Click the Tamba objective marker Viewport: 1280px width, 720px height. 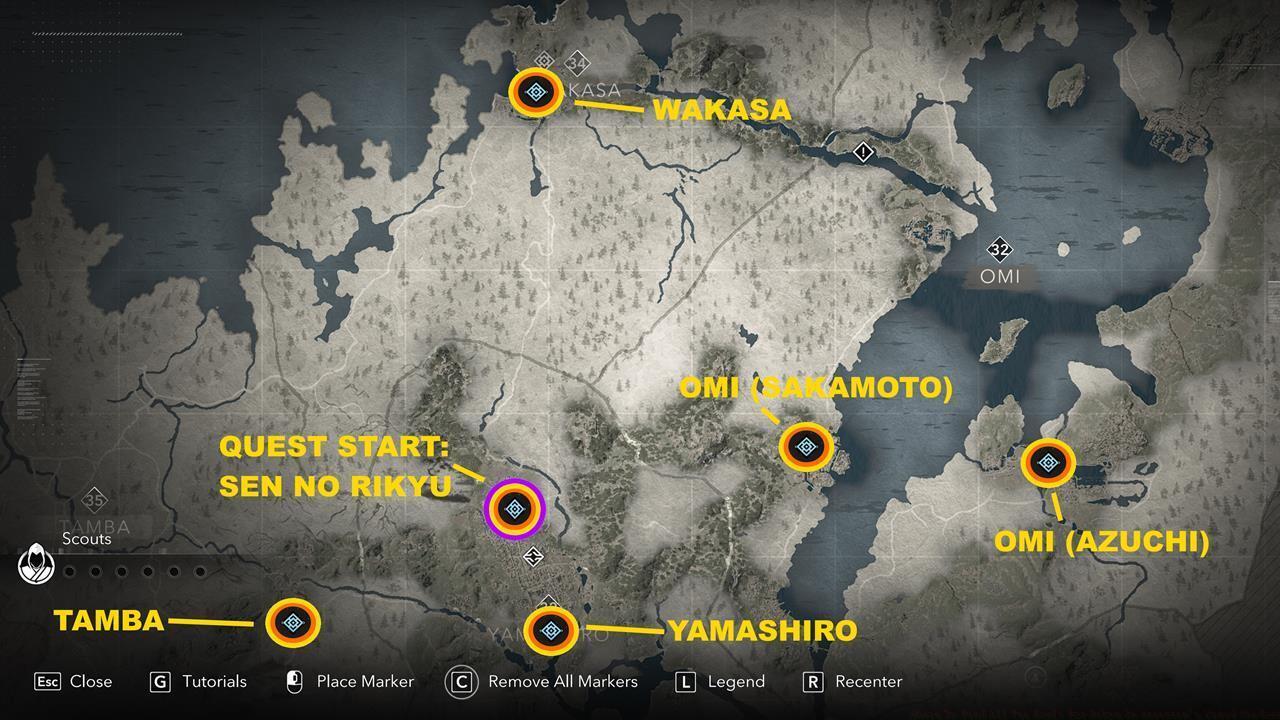293,623
